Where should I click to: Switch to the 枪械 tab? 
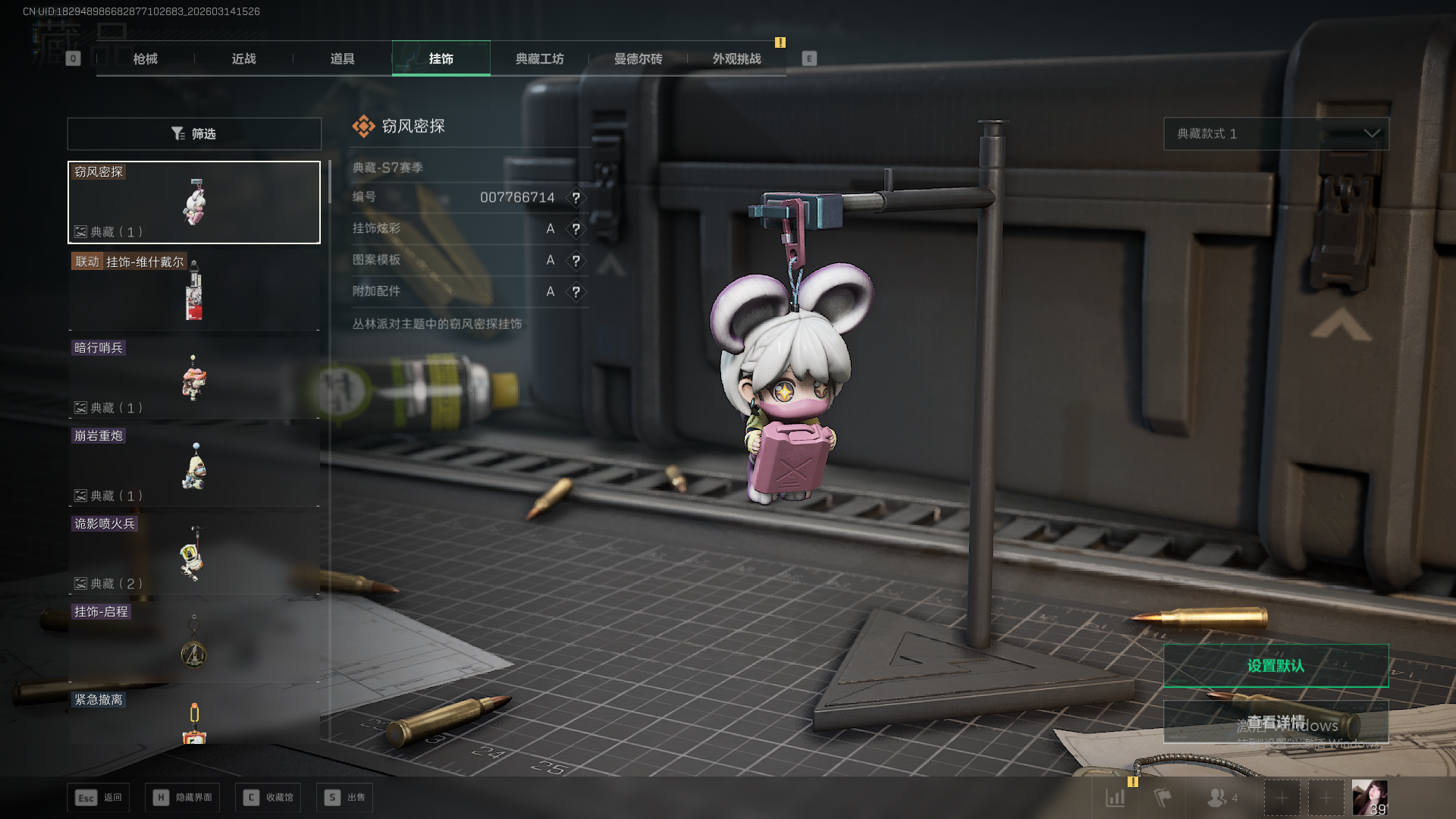145,59
